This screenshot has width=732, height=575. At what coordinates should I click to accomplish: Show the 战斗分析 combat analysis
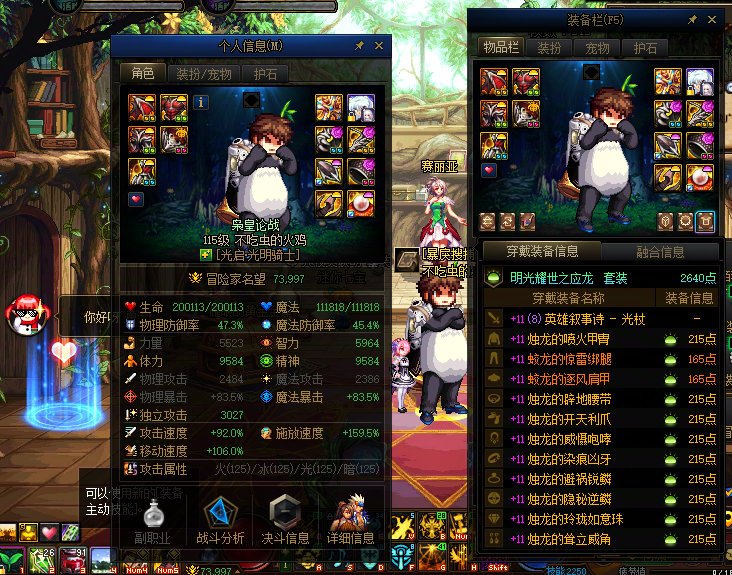pos(220,521)
